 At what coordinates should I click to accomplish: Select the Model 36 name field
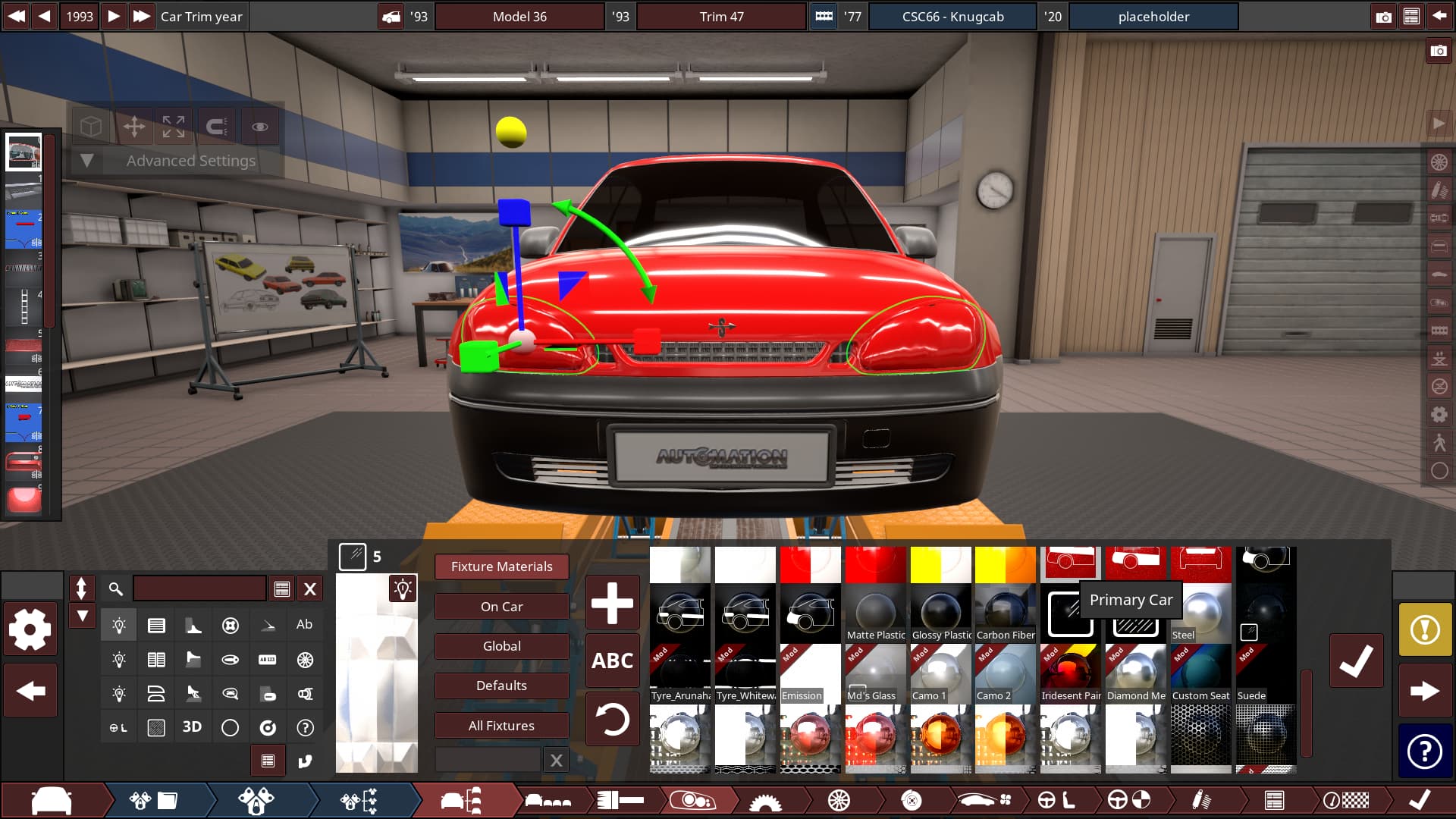click(x=519, y=17)
